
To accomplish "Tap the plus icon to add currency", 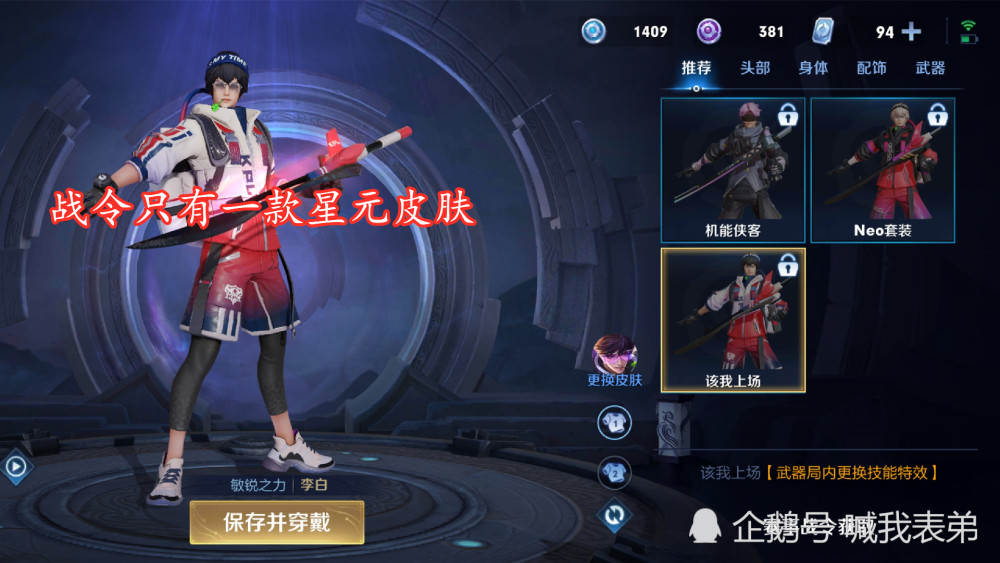I will [911, 32].
